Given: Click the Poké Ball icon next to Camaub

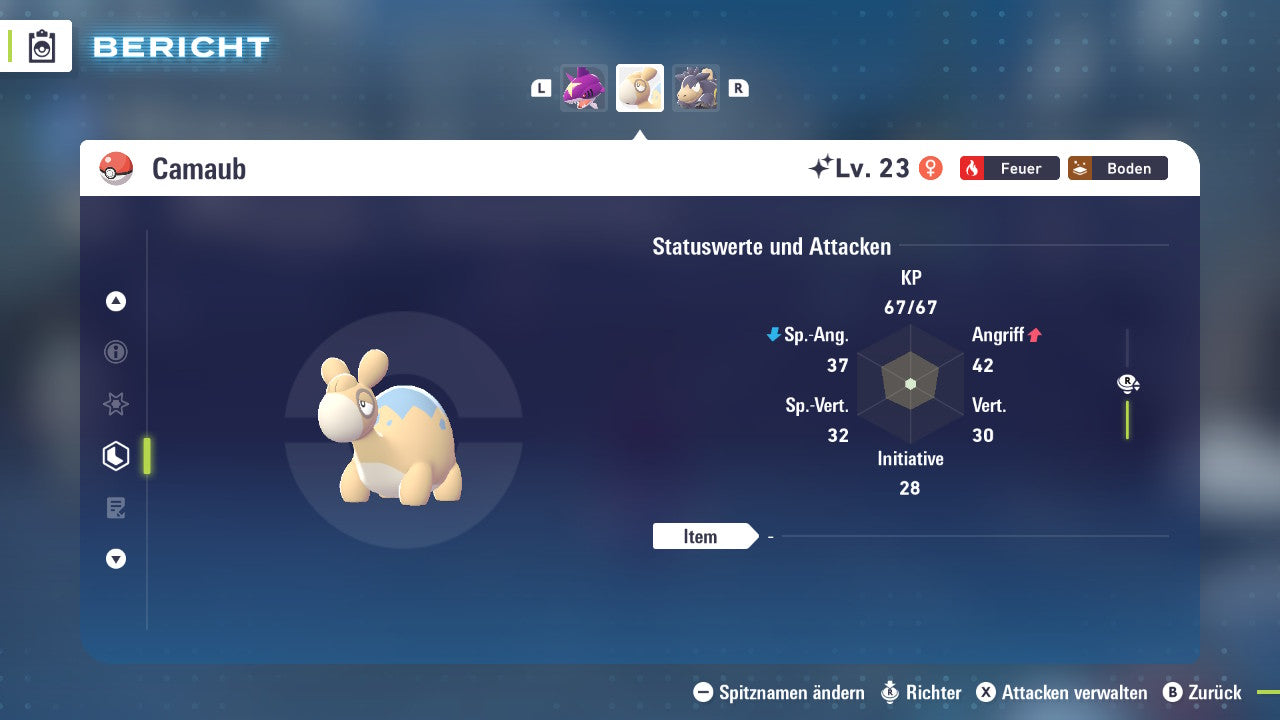Looking at the screenshot, I should [x=117, y=168].
